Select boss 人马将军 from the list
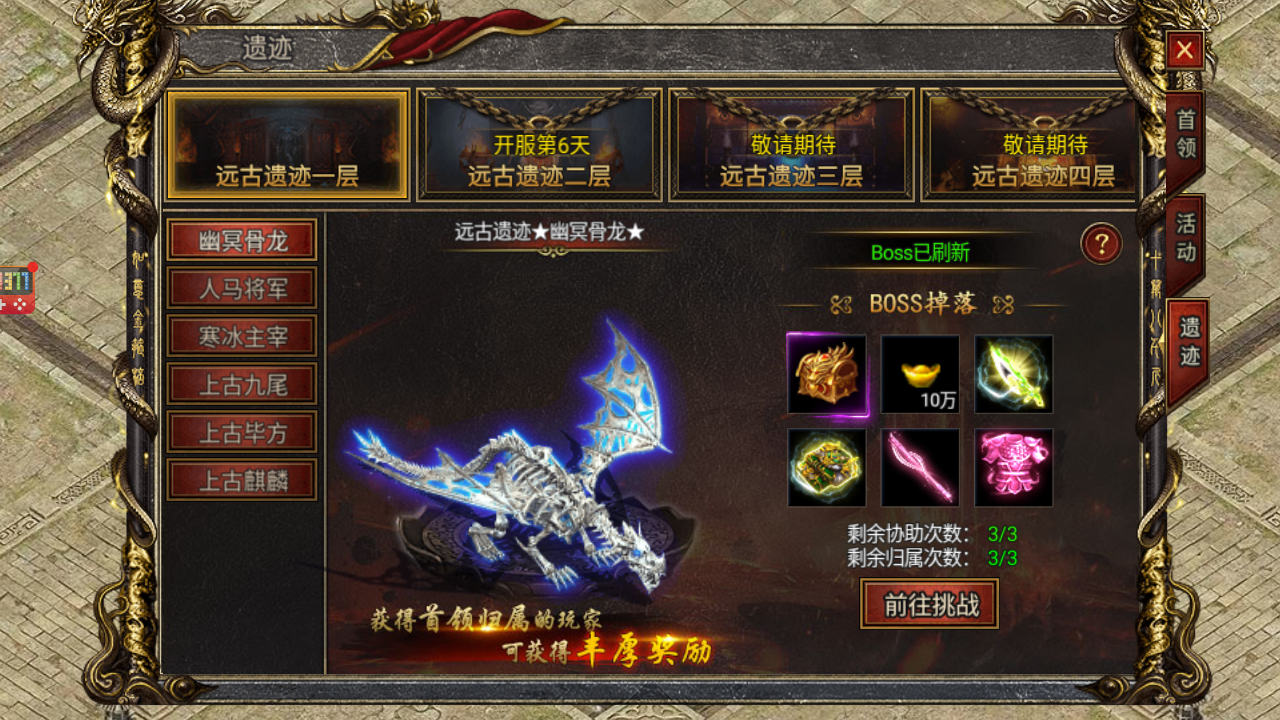 click(x=243, y=288)
